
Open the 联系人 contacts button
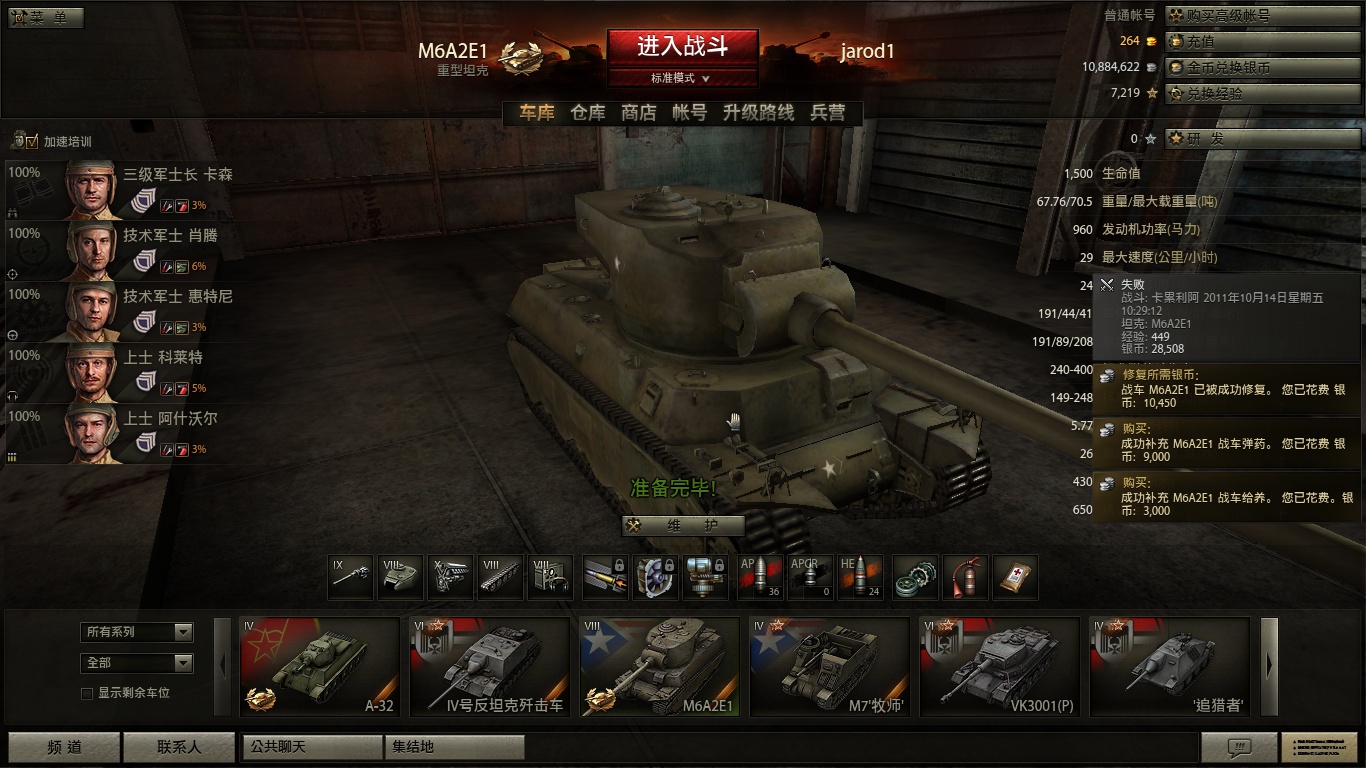179,747
